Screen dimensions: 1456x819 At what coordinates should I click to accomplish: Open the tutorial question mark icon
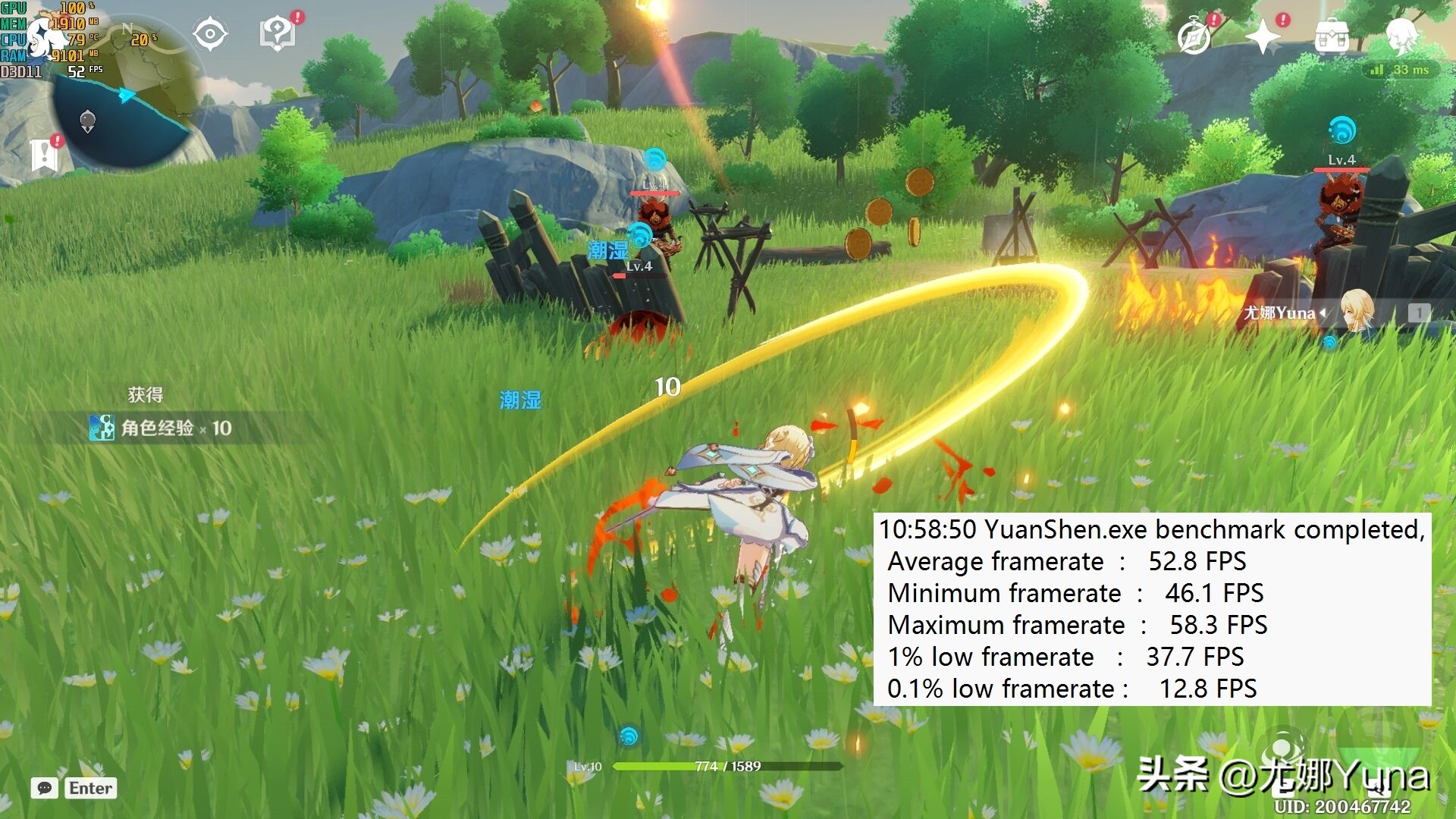278,34
